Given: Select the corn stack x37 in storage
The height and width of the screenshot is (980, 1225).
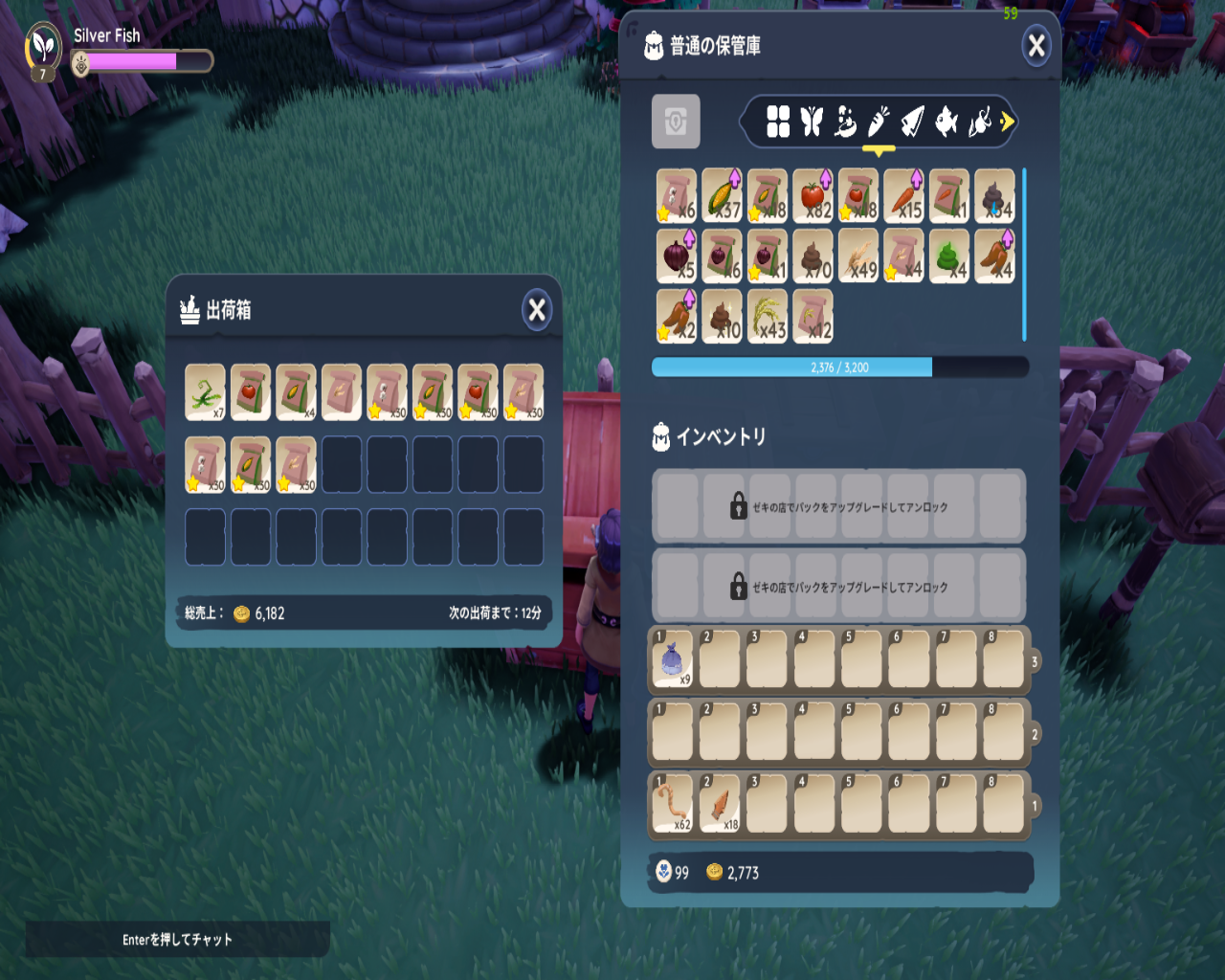Looking at the screenshot, I should [x=722, y=195].
